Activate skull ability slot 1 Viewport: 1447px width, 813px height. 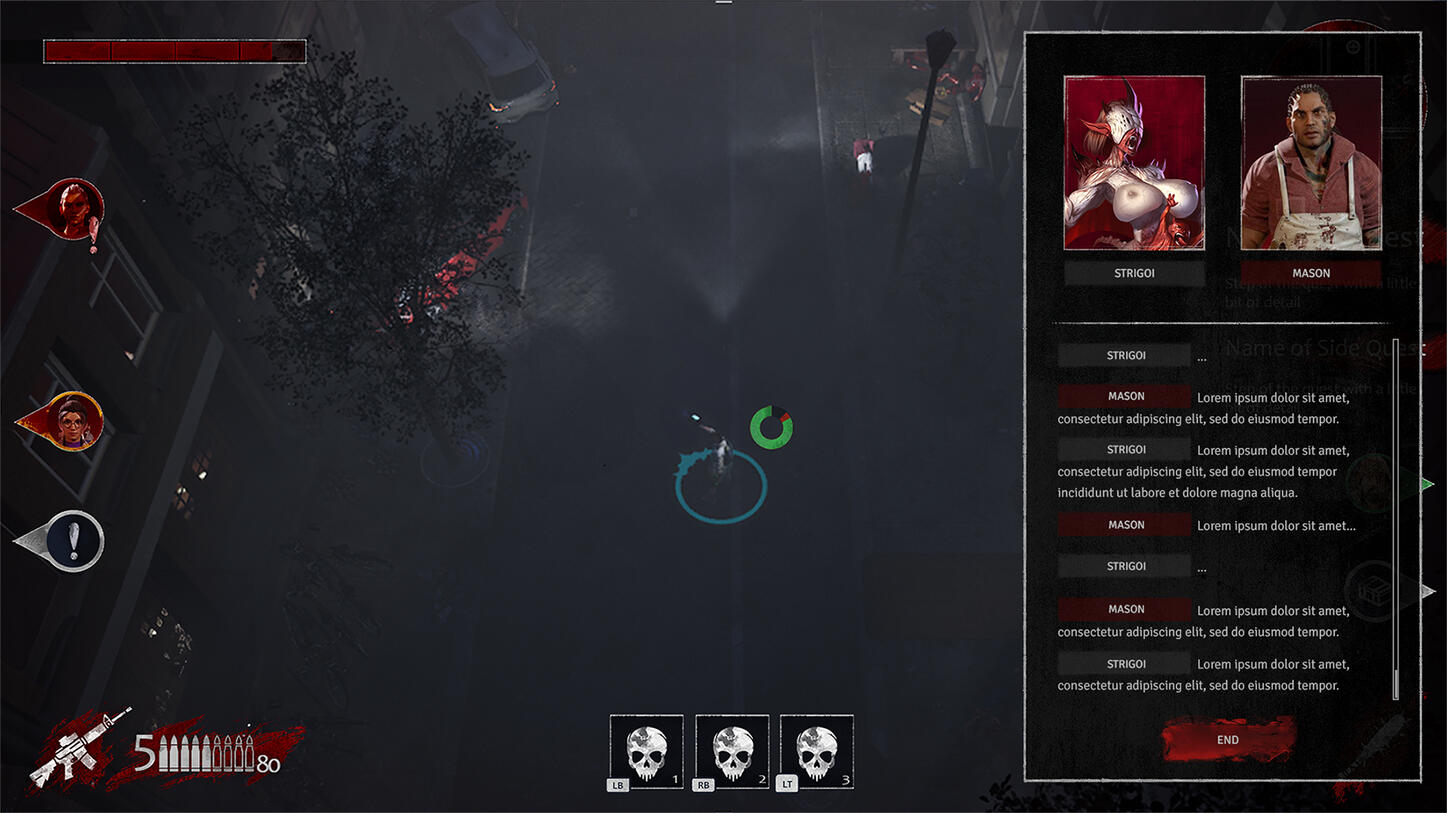point(646,751)
